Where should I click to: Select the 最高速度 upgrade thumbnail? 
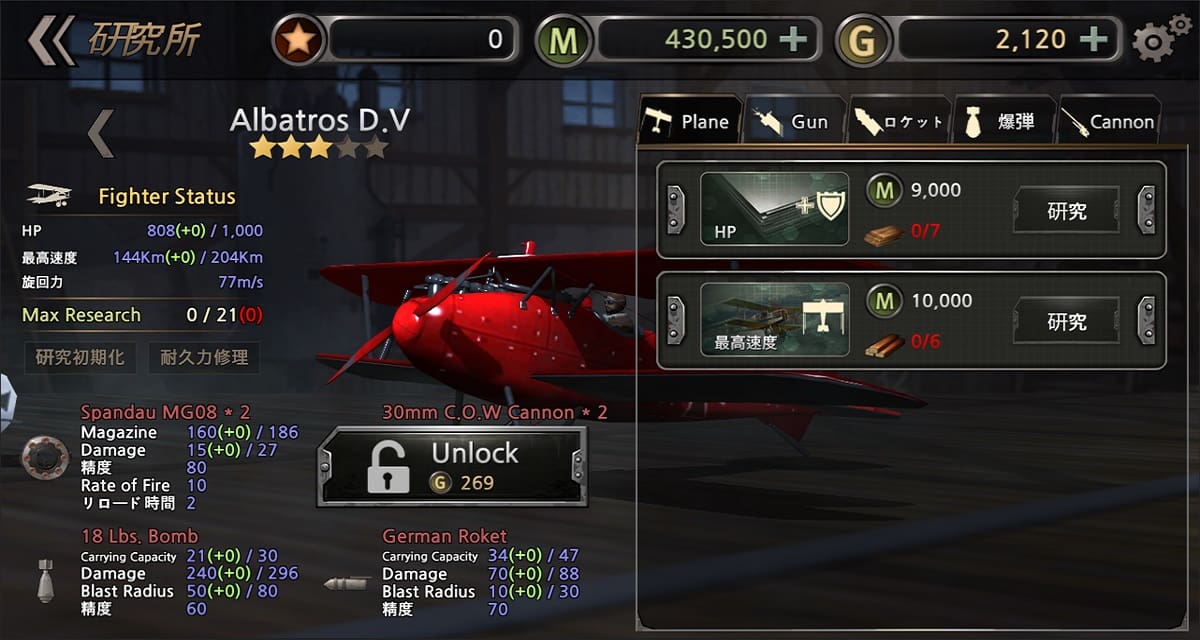point(774,320)
